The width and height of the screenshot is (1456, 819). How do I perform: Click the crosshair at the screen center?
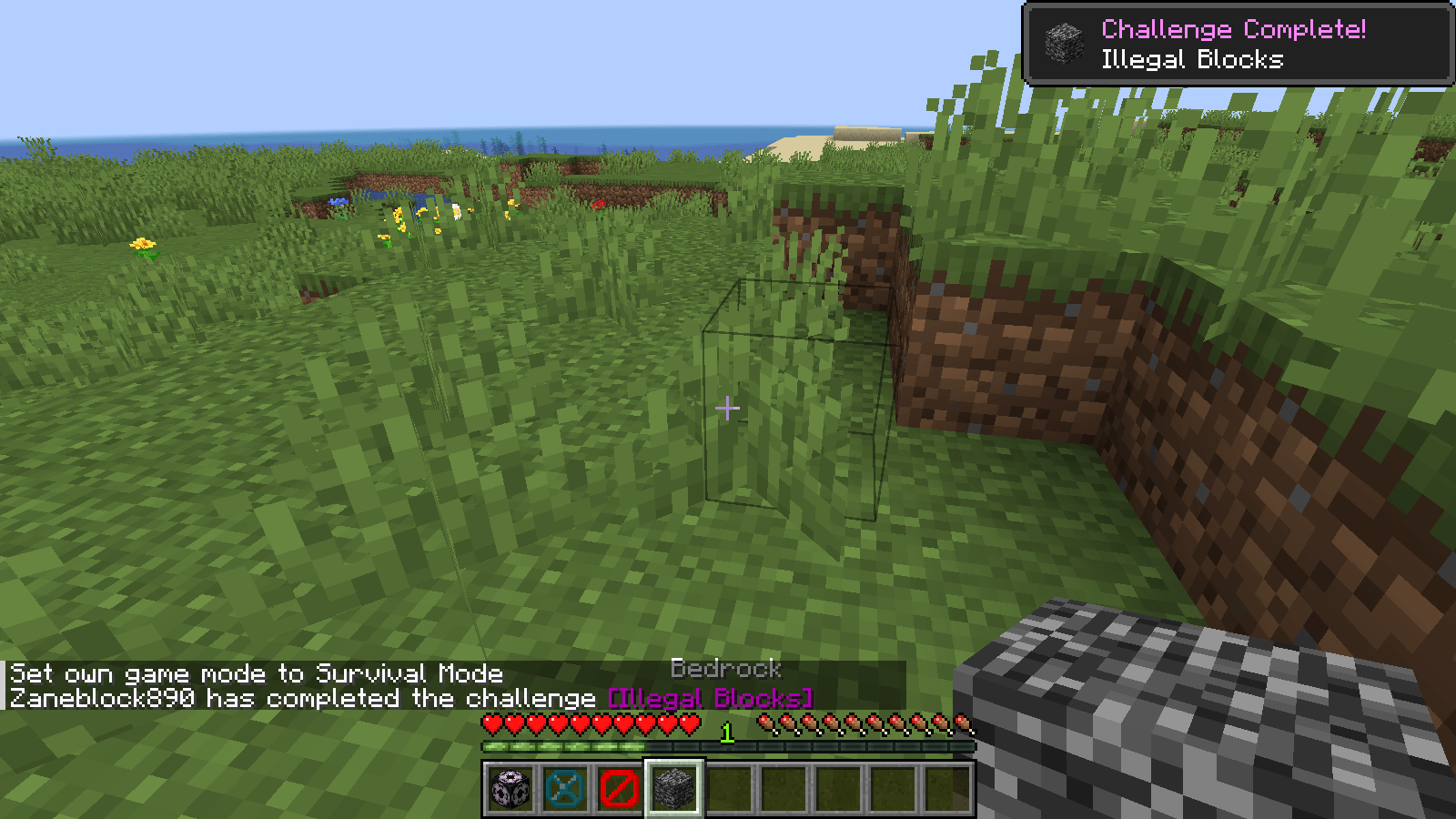pos(728,409)
